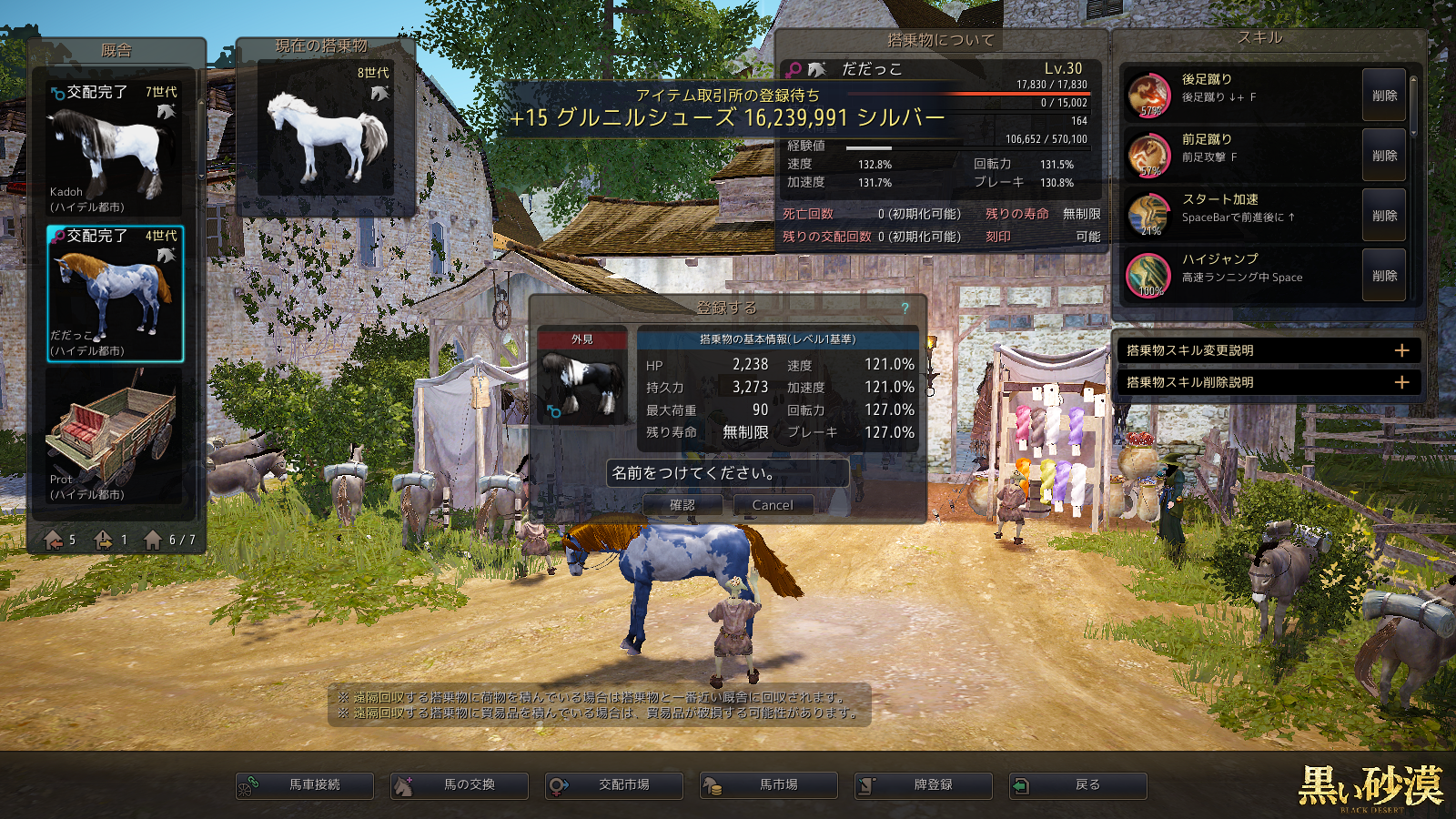
Task: Open the 馬車接続 carriage link option
Action: point(305,785)
